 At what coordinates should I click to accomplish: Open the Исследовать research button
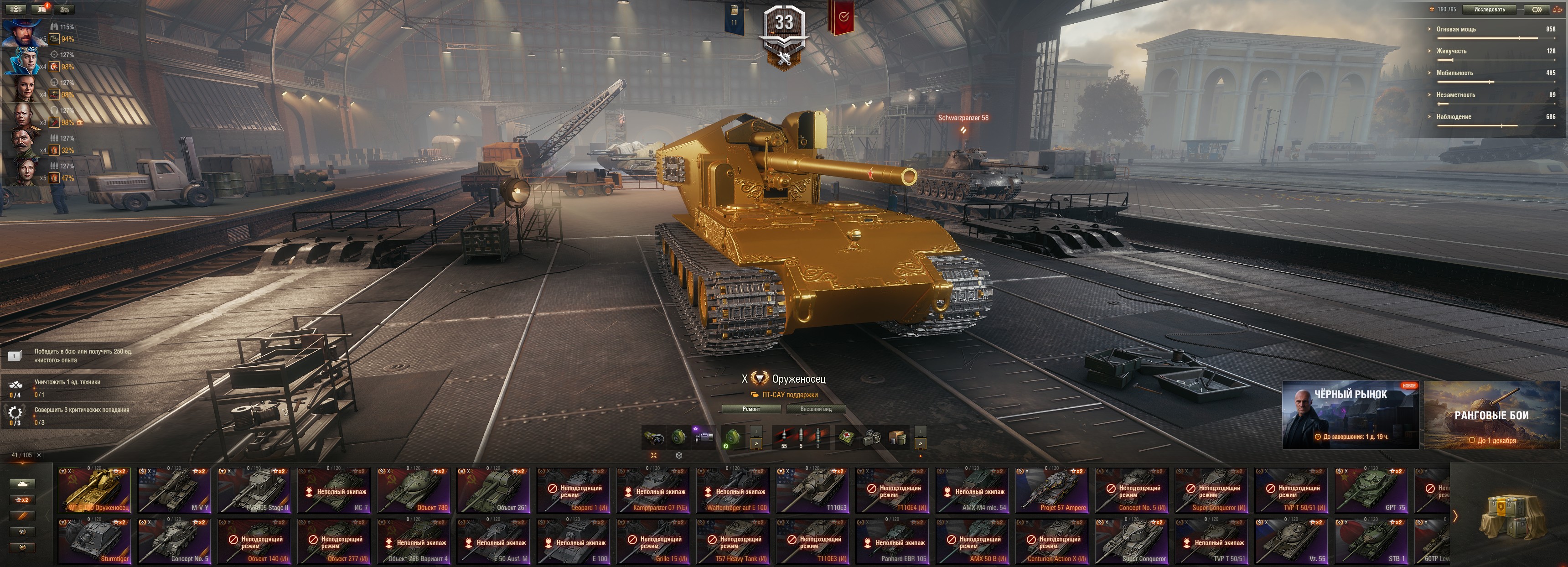click(1490, 9)
